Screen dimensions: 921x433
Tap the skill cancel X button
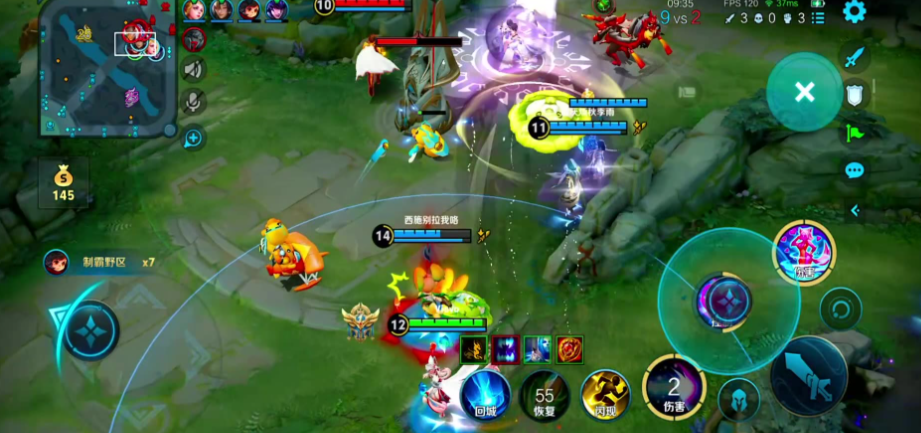pyautogui.click(x=804, y=92)
